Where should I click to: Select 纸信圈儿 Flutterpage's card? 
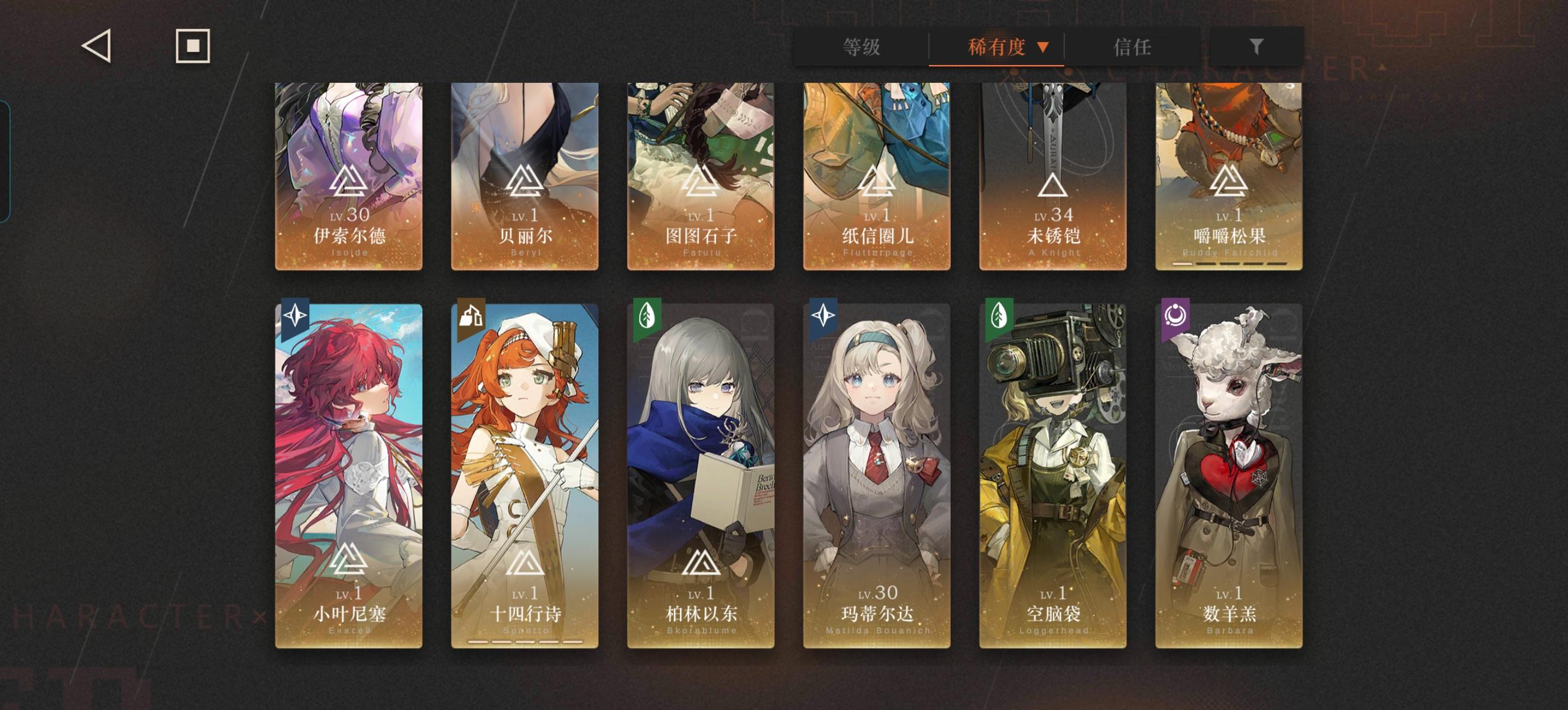[x=874, y=176]
